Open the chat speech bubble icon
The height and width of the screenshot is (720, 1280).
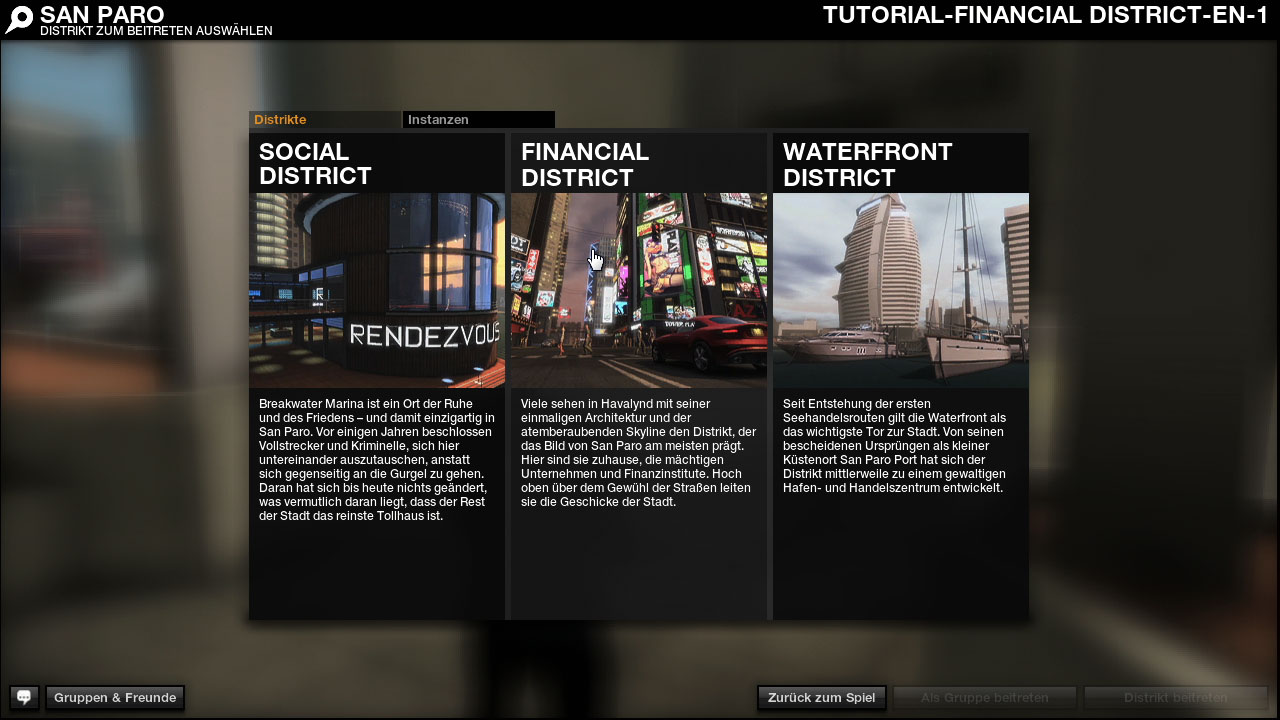tap(24, 698)
